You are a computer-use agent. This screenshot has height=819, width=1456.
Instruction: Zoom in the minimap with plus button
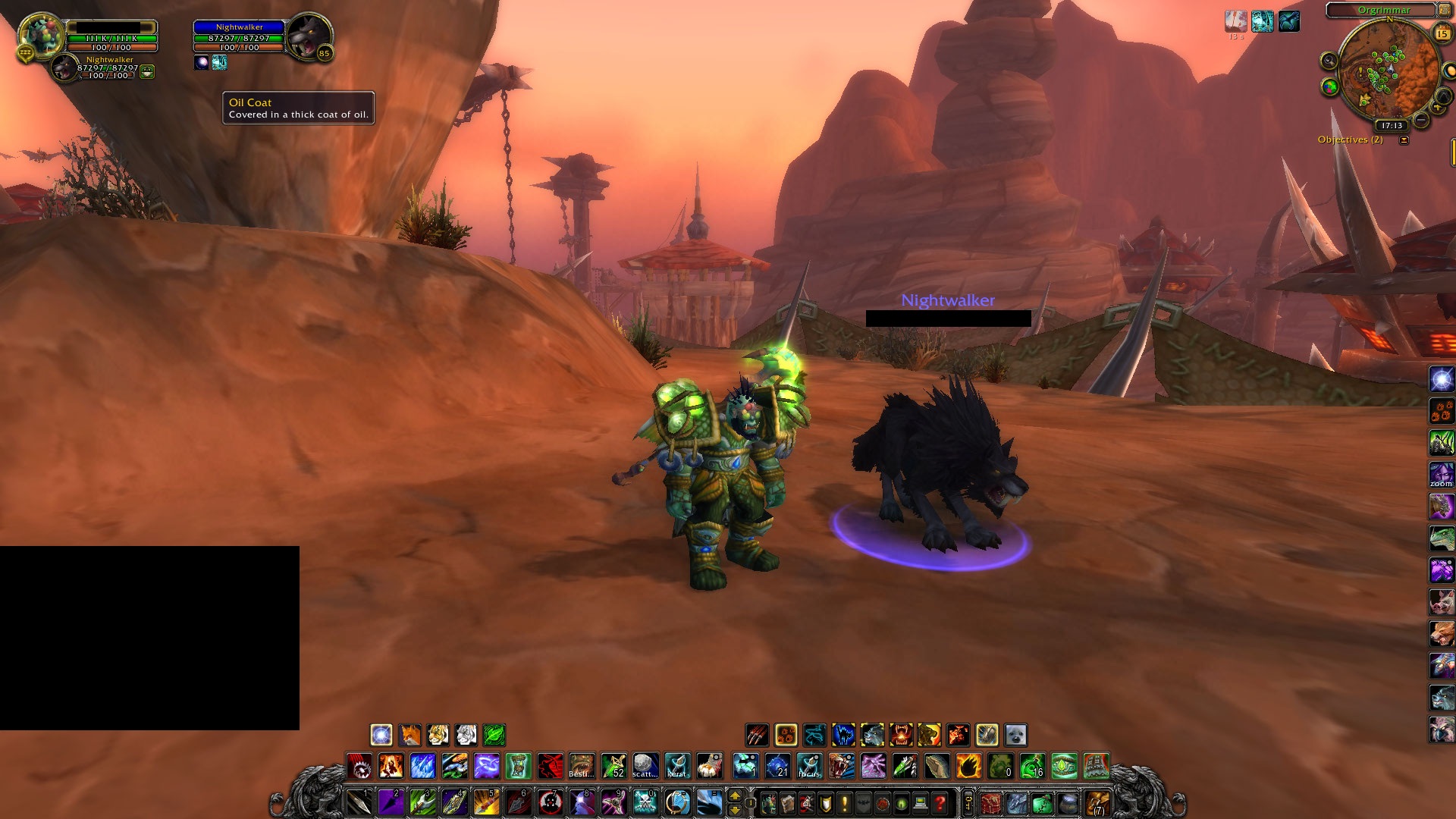(x=1436, y=106)
